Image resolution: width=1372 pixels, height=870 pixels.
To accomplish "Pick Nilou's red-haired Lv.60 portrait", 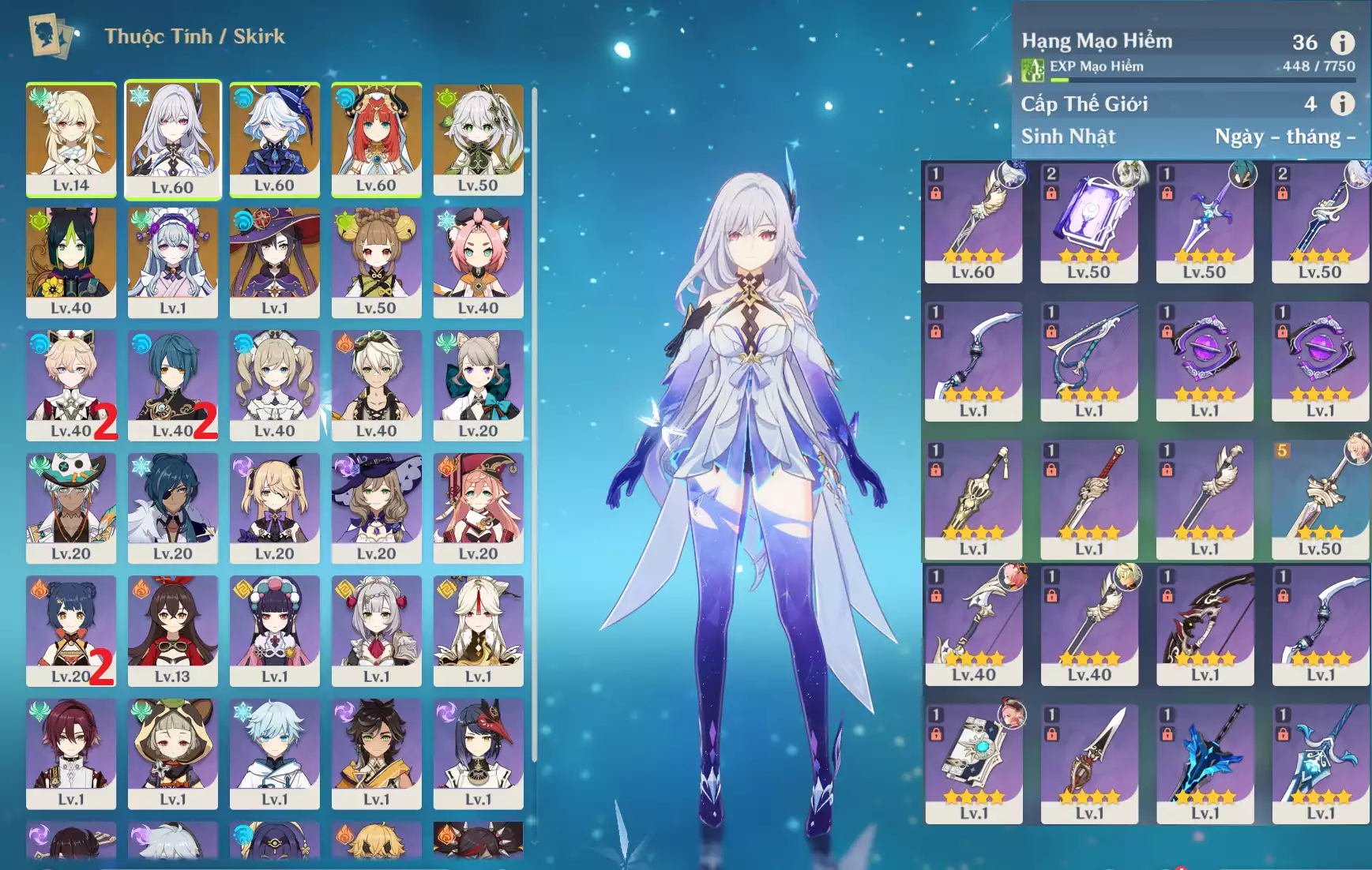I will 376,139.
